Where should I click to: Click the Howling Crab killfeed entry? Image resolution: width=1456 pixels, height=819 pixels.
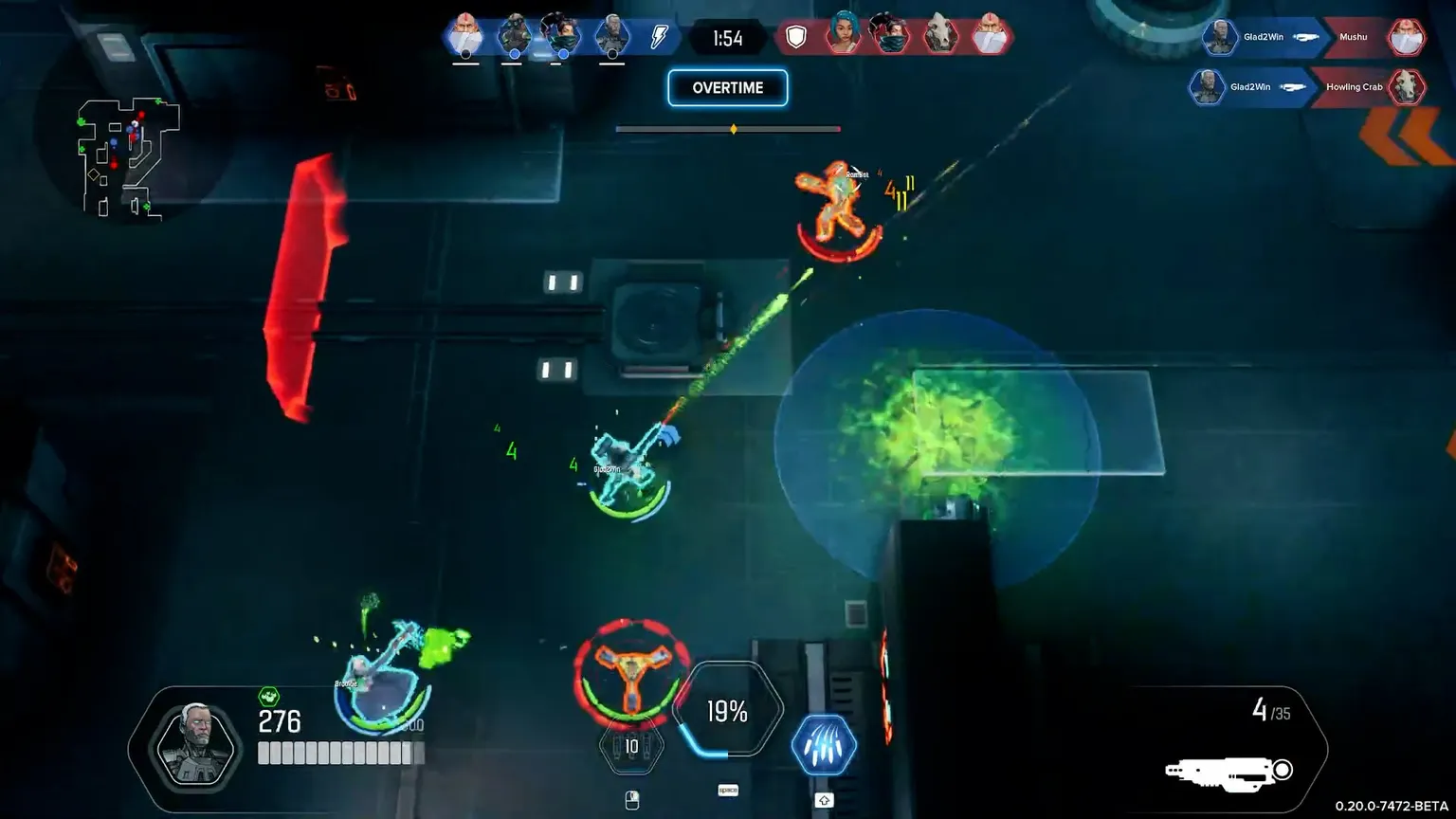[1356, 87]
